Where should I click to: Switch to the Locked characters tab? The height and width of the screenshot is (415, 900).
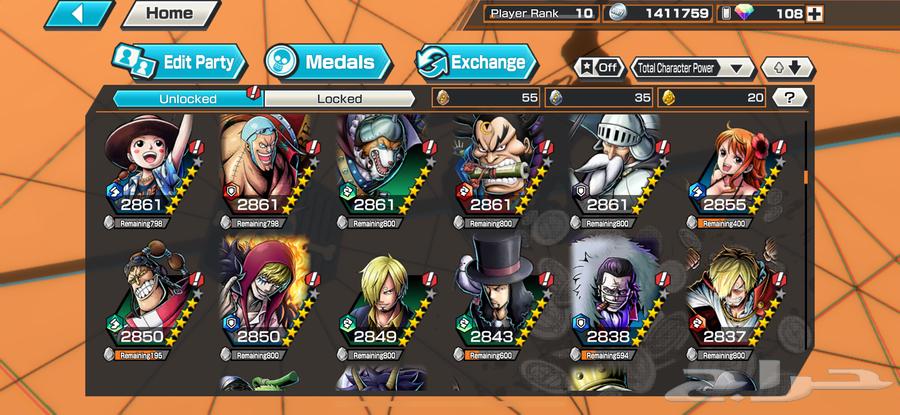(x=339, y=98)
